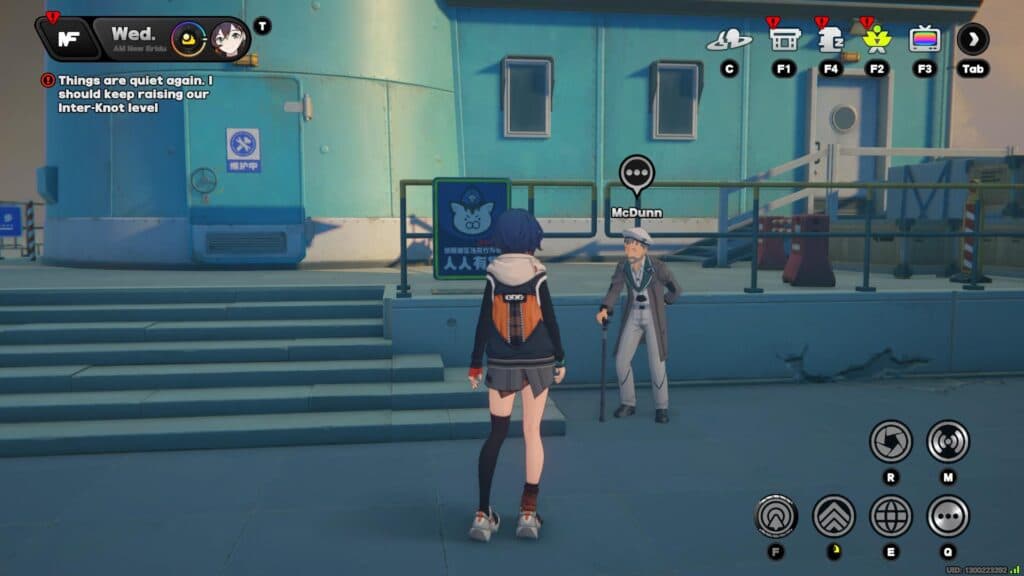Talk to McDunn via speech bubble

(637, 175)
